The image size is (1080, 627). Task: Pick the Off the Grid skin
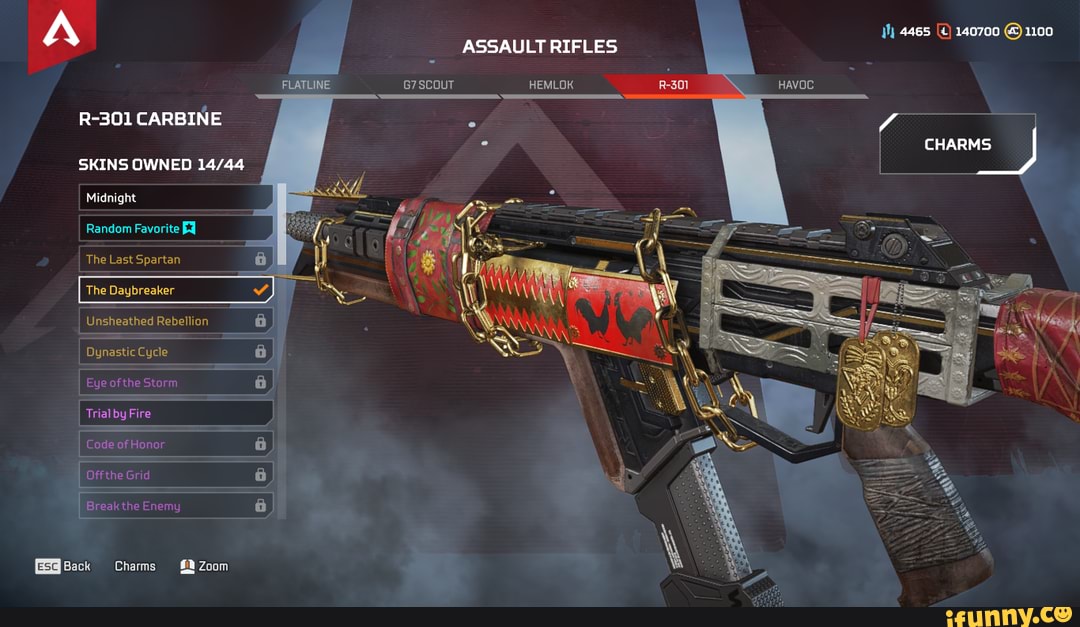[176, 475]
